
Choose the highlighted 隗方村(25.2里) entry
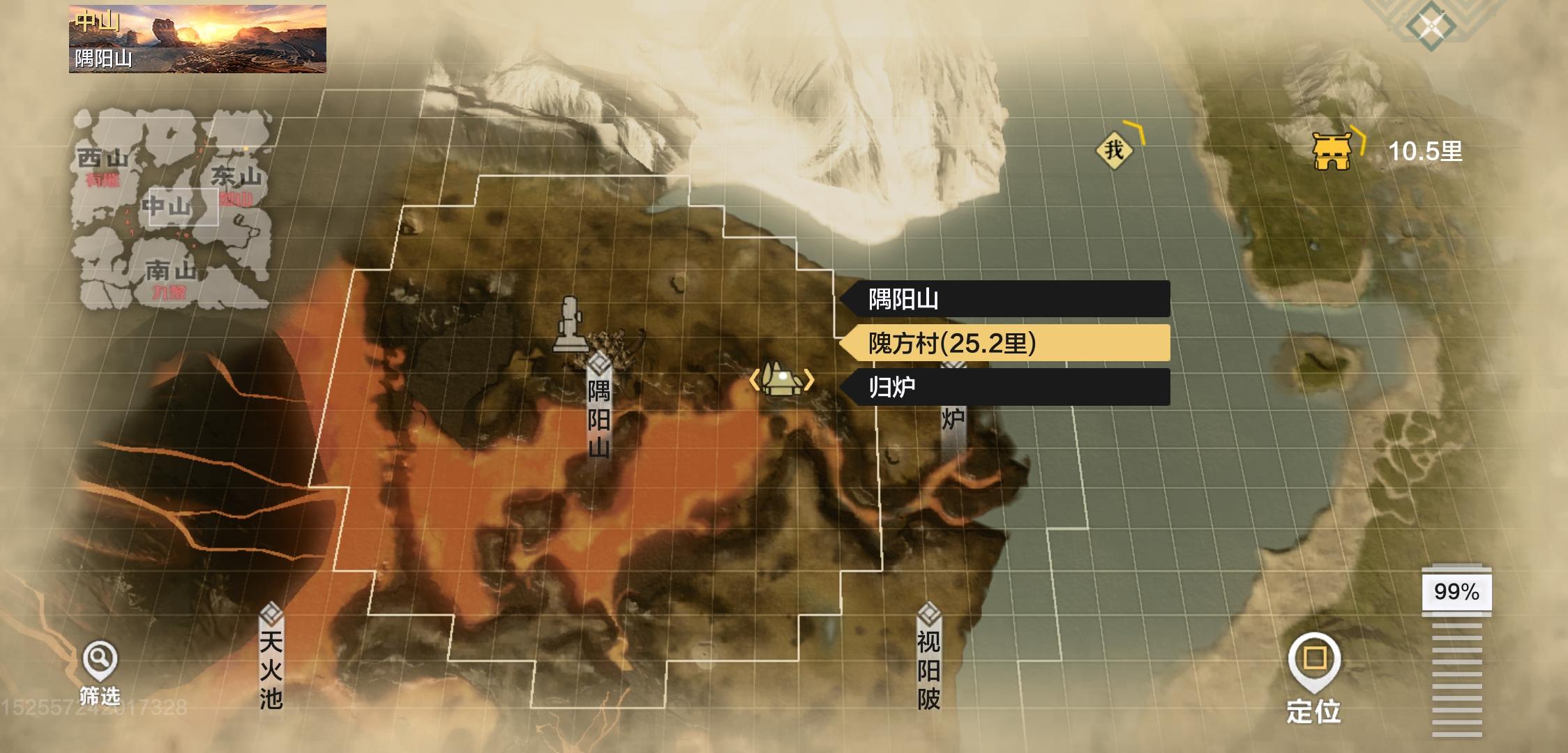click(1004, 343)
